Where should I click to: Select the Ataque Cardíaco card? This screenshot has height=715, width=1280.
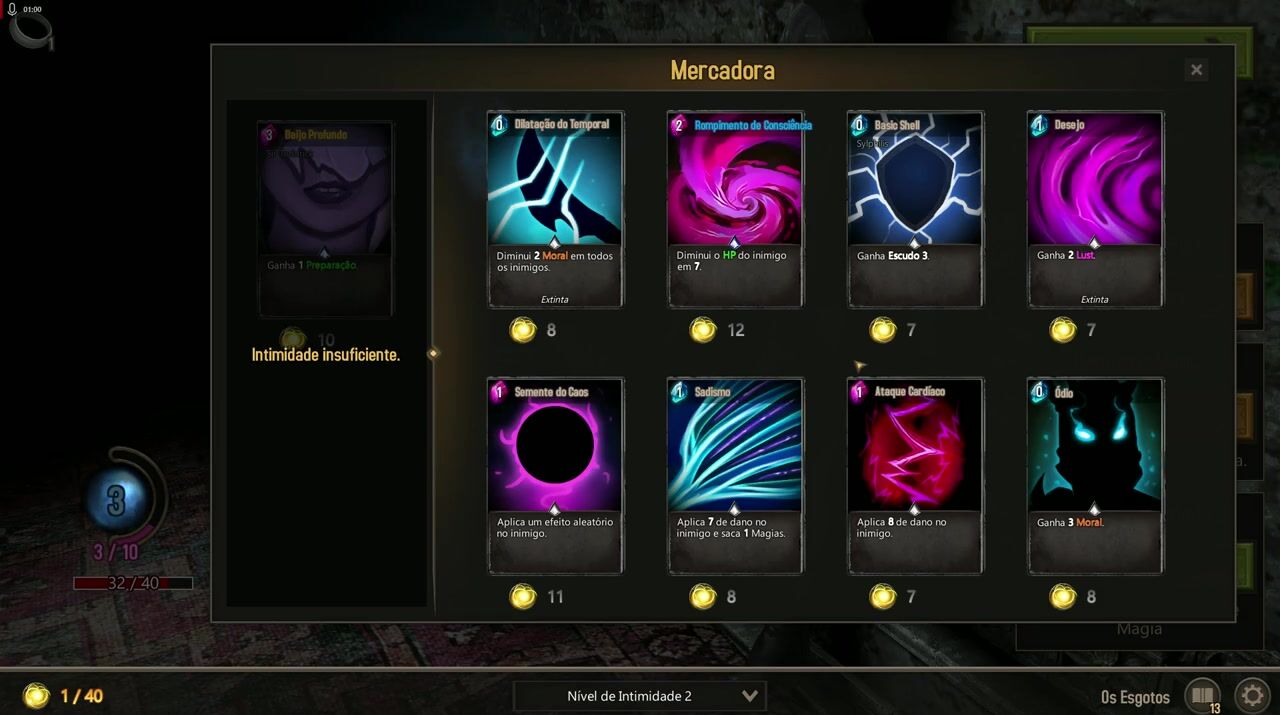pyautogui.click(x=916, y=476)
